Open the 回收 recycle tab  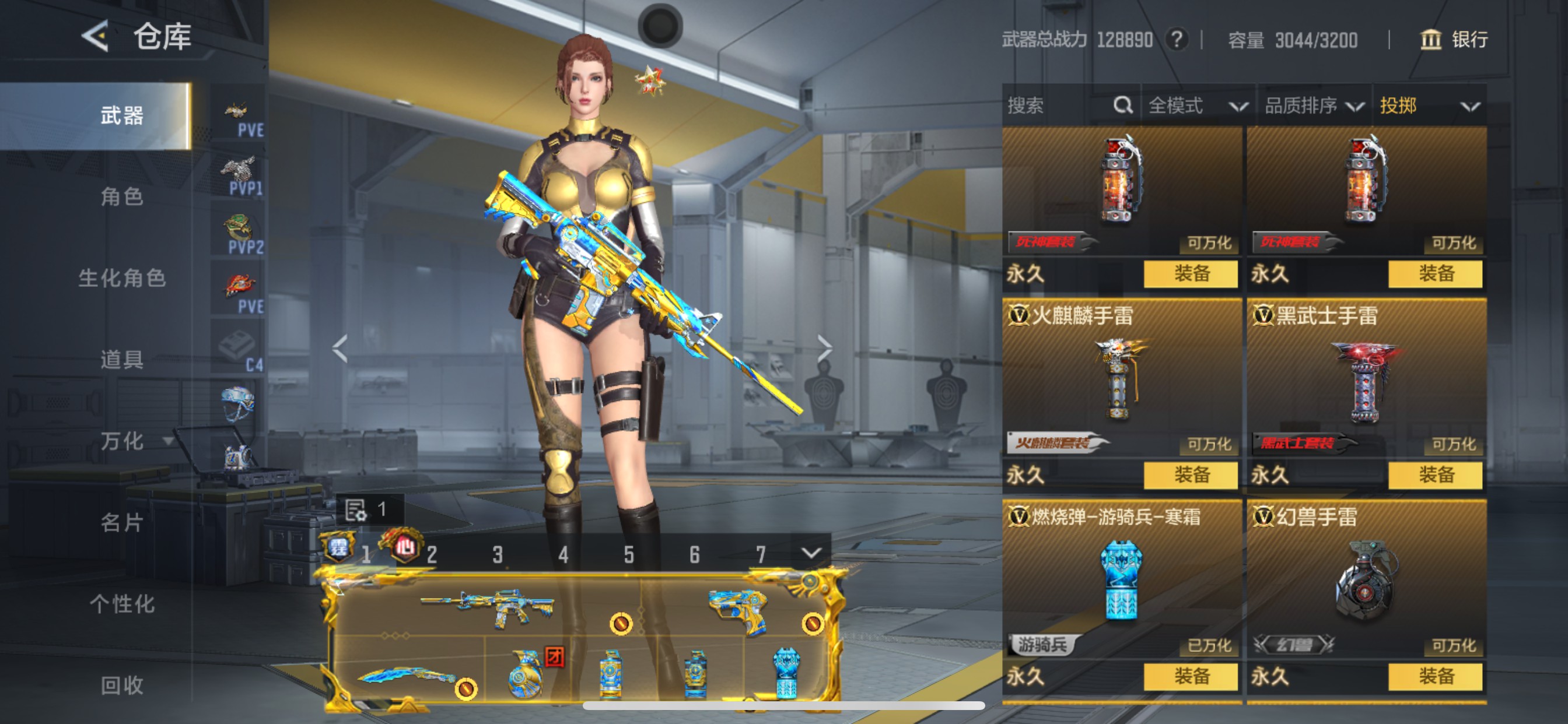tap(122, 685)
